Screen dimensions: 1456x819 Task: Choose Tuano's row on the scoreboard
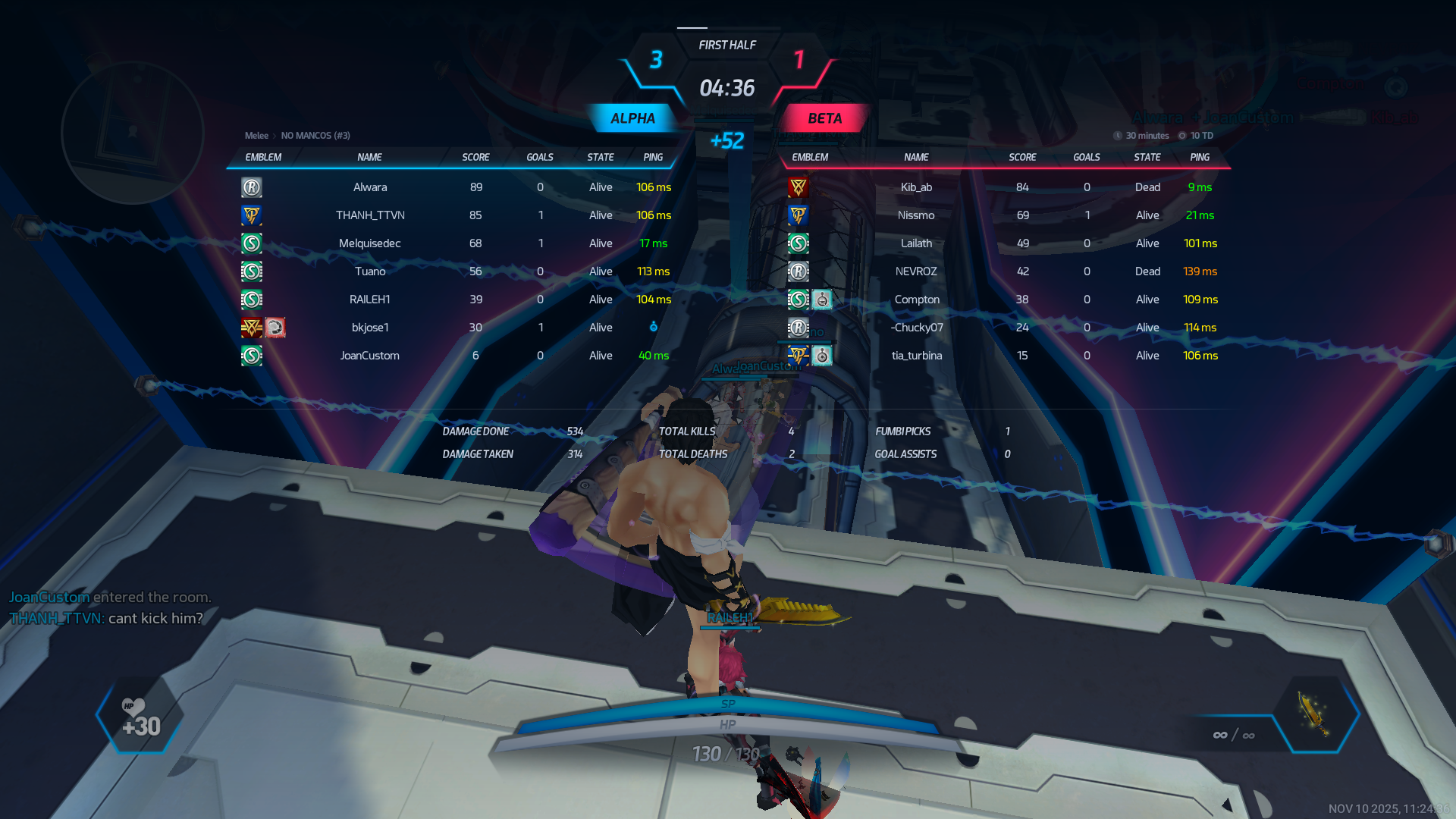coord(370,271)
